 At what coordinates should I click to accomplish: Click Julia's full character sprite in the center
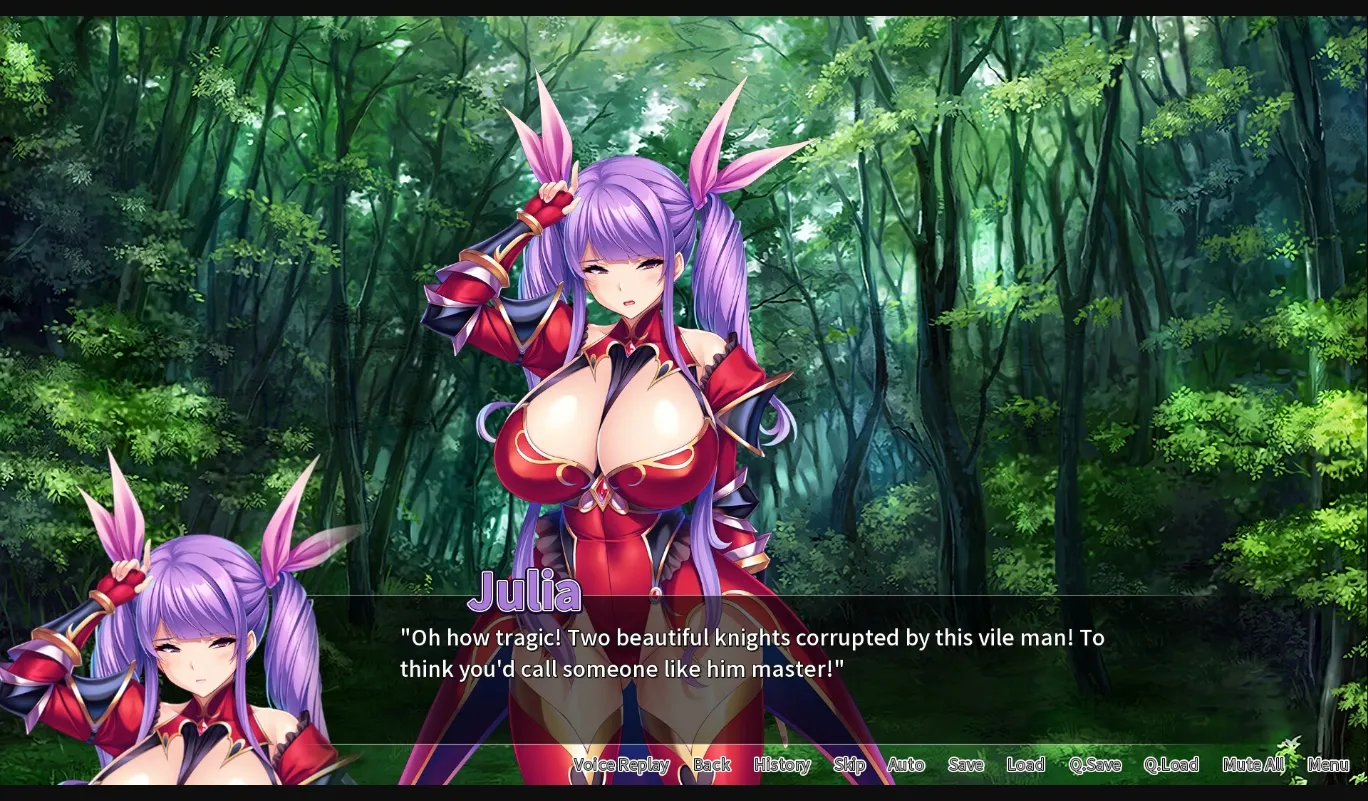pyautogui.click(x=610, y=420)
